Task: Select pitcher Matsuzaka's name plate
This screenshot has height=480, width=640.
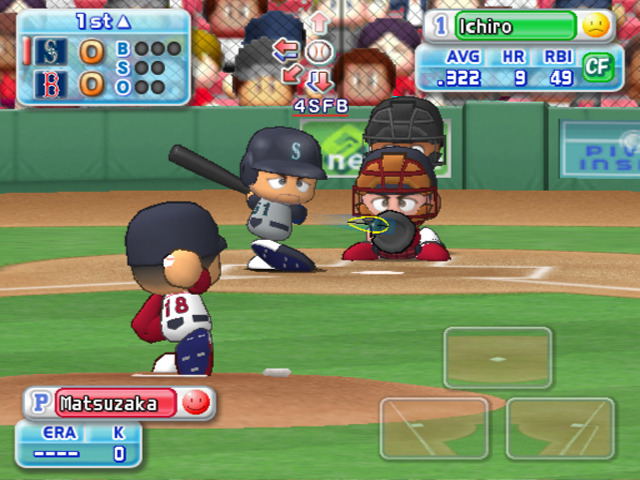Action: point(115,404)
